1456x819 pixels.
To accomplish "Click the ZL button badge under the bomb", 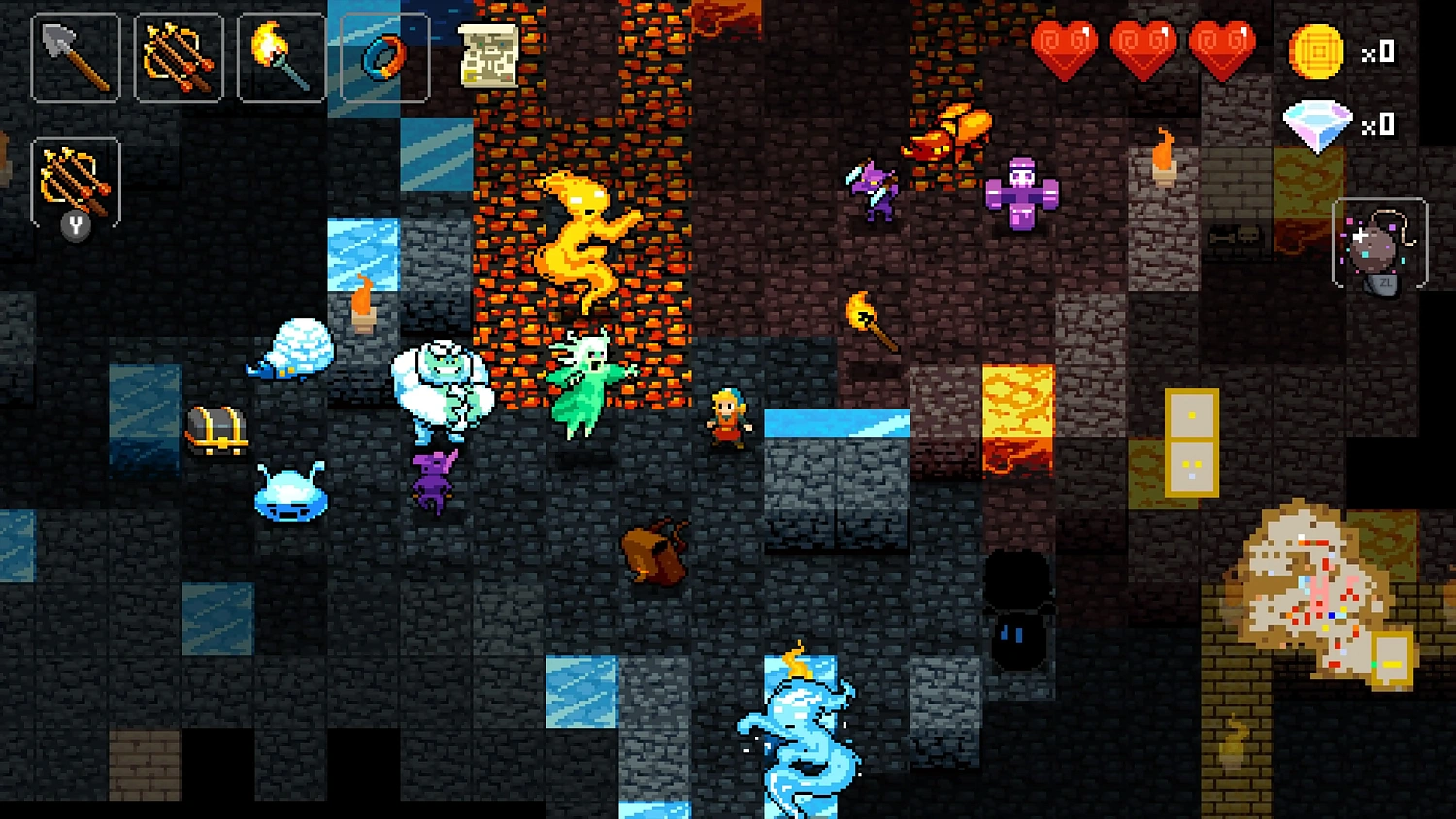I will pyautogui.click(x=1382, y=283).
